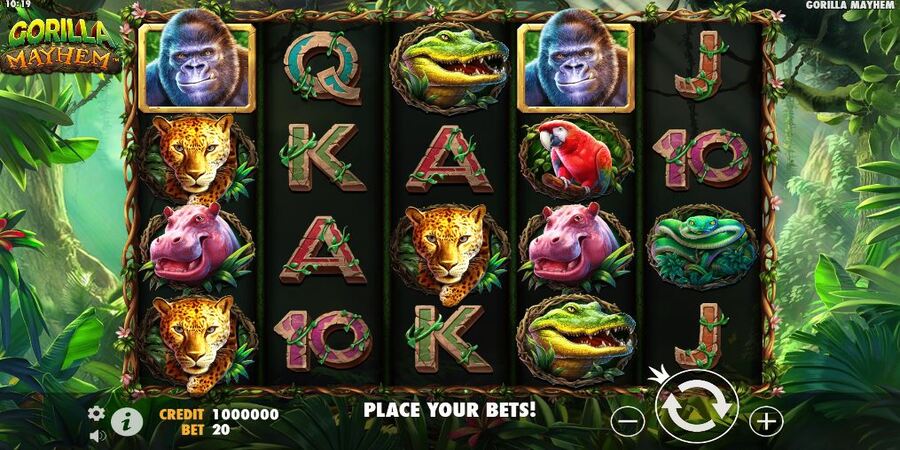900x450 pixels.
Task: Toggle the sound speaker icon
Action: [x=97, y=436]
